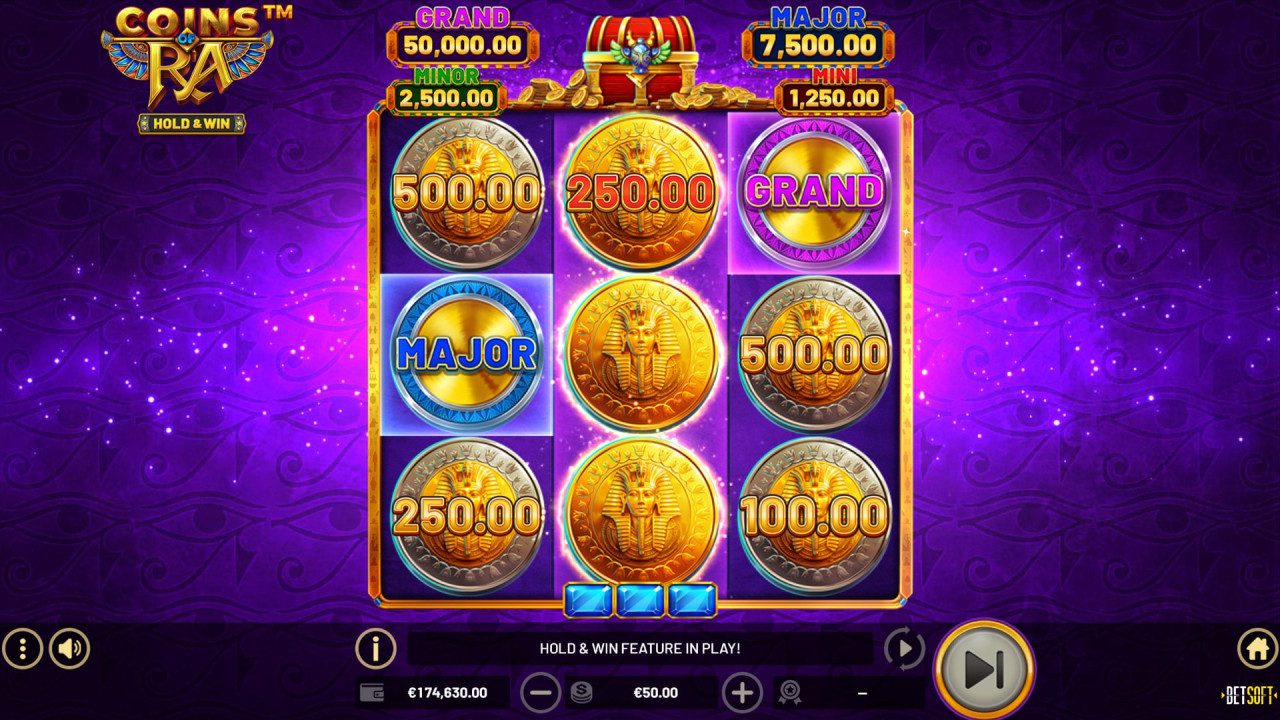The width and height of the screenshot is (1280, 720).
Task: Open autoplay settings via circular arrow icon
Action: (903, 648)
